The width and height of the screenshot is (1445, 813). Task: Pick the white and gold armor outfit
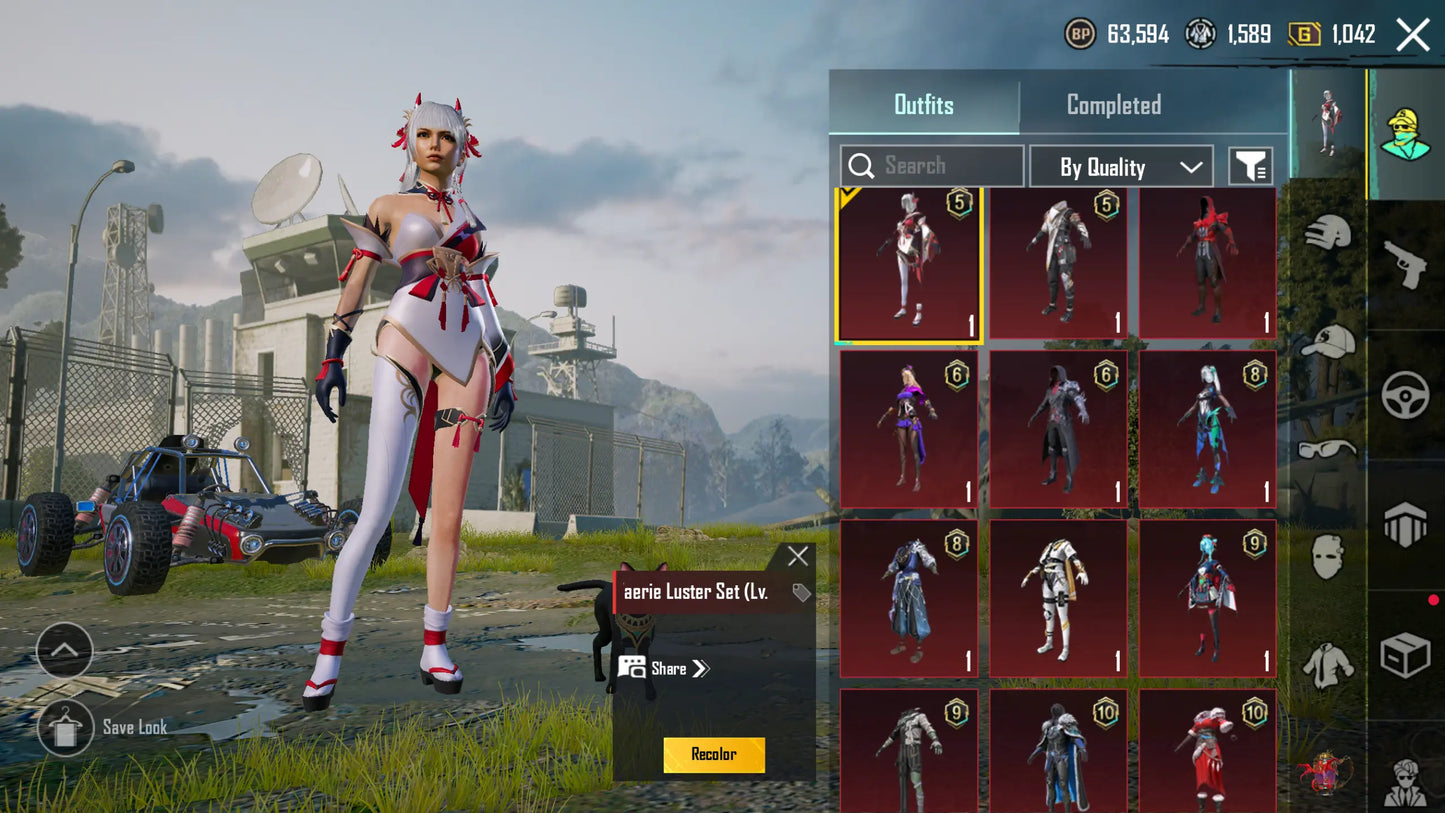[x=1058, y=598]
